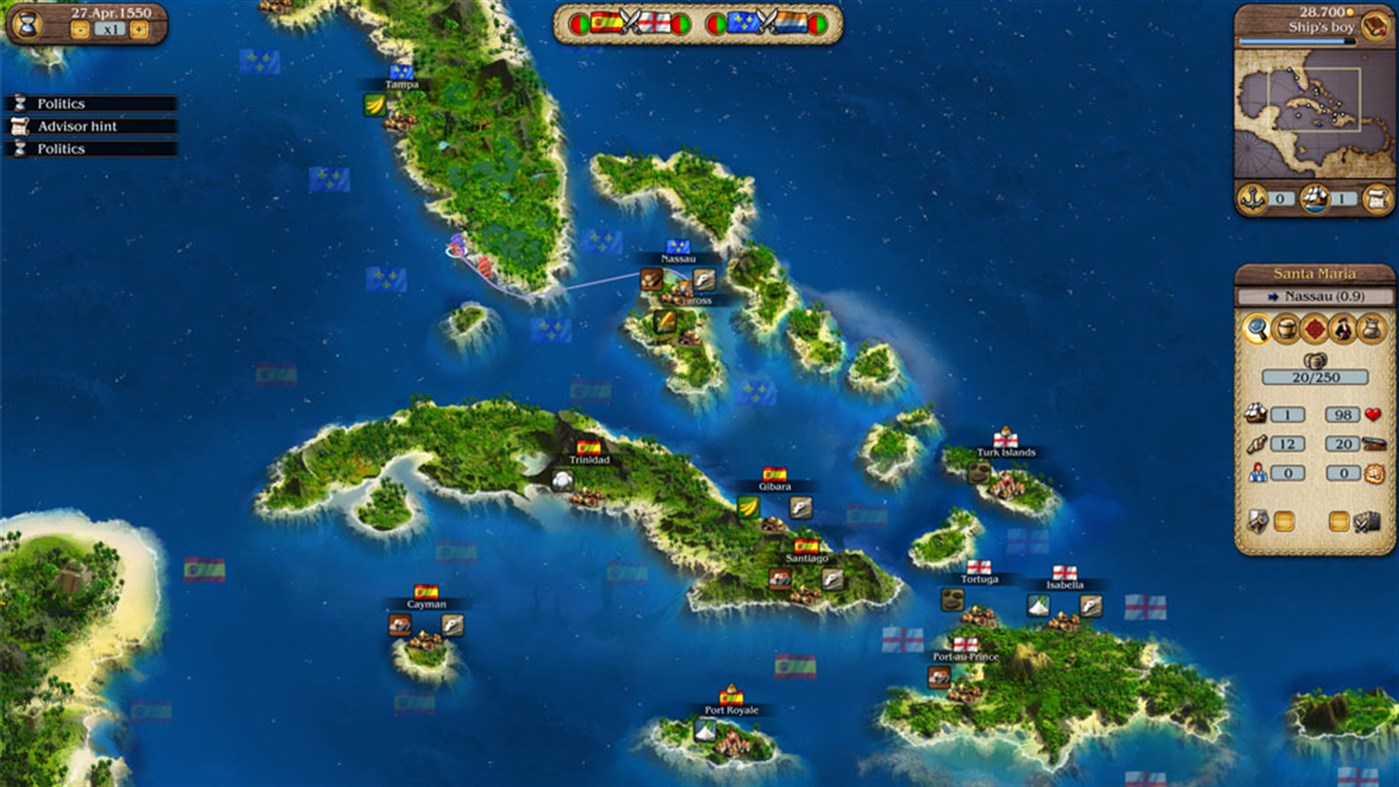This screenshot has height=787, width=1399.
Task: Pause time with the hourglass icon
Action: (28, 26)
